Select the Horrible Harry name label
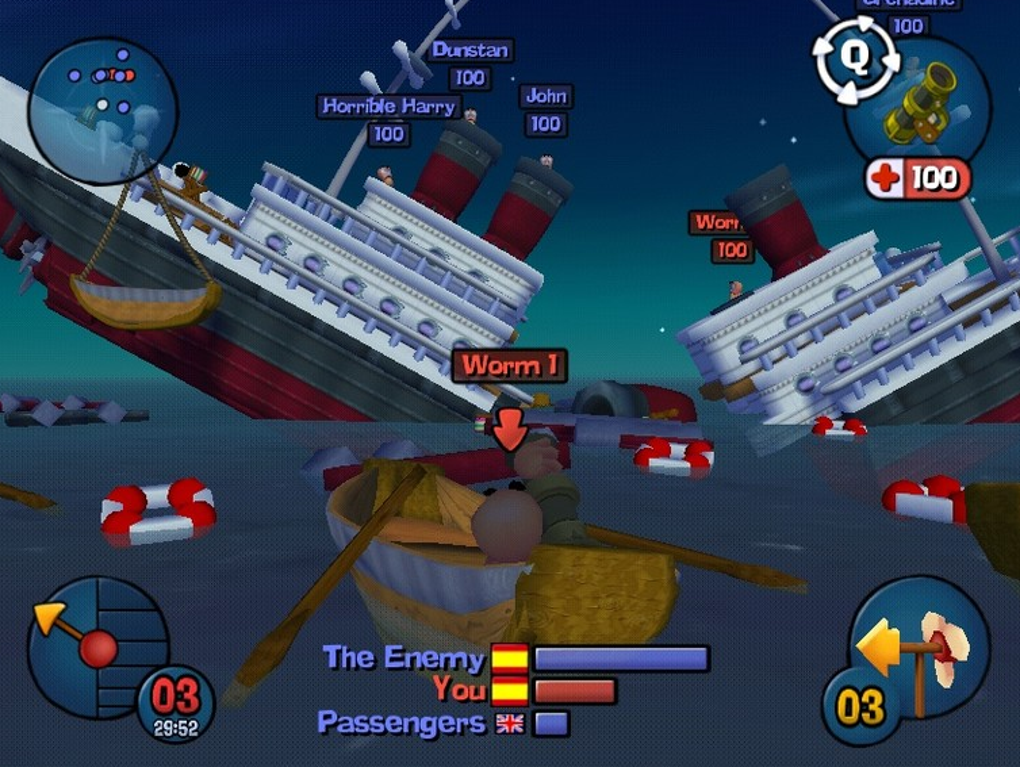This screenshot has width=1020, height=767. [388, 106]
